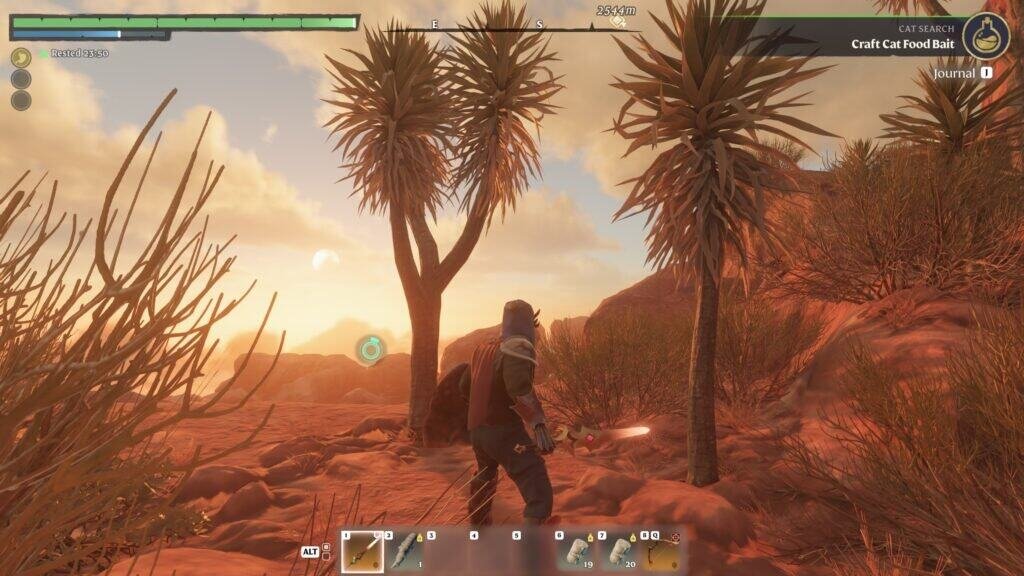Image resolution: width=1024 pixels, height=576 pixels.
Task: Click the green circular world marker
Action: coord(370,349)
